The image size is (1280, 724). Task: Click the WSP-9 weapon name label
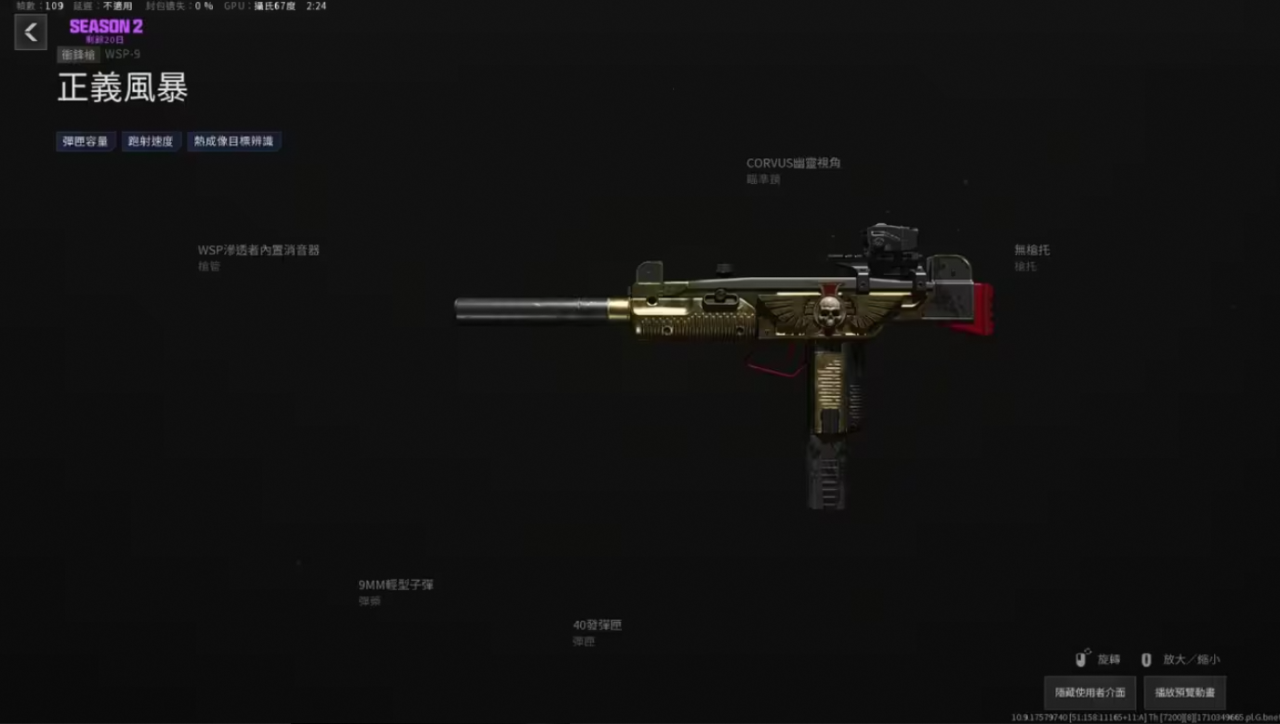122,54
